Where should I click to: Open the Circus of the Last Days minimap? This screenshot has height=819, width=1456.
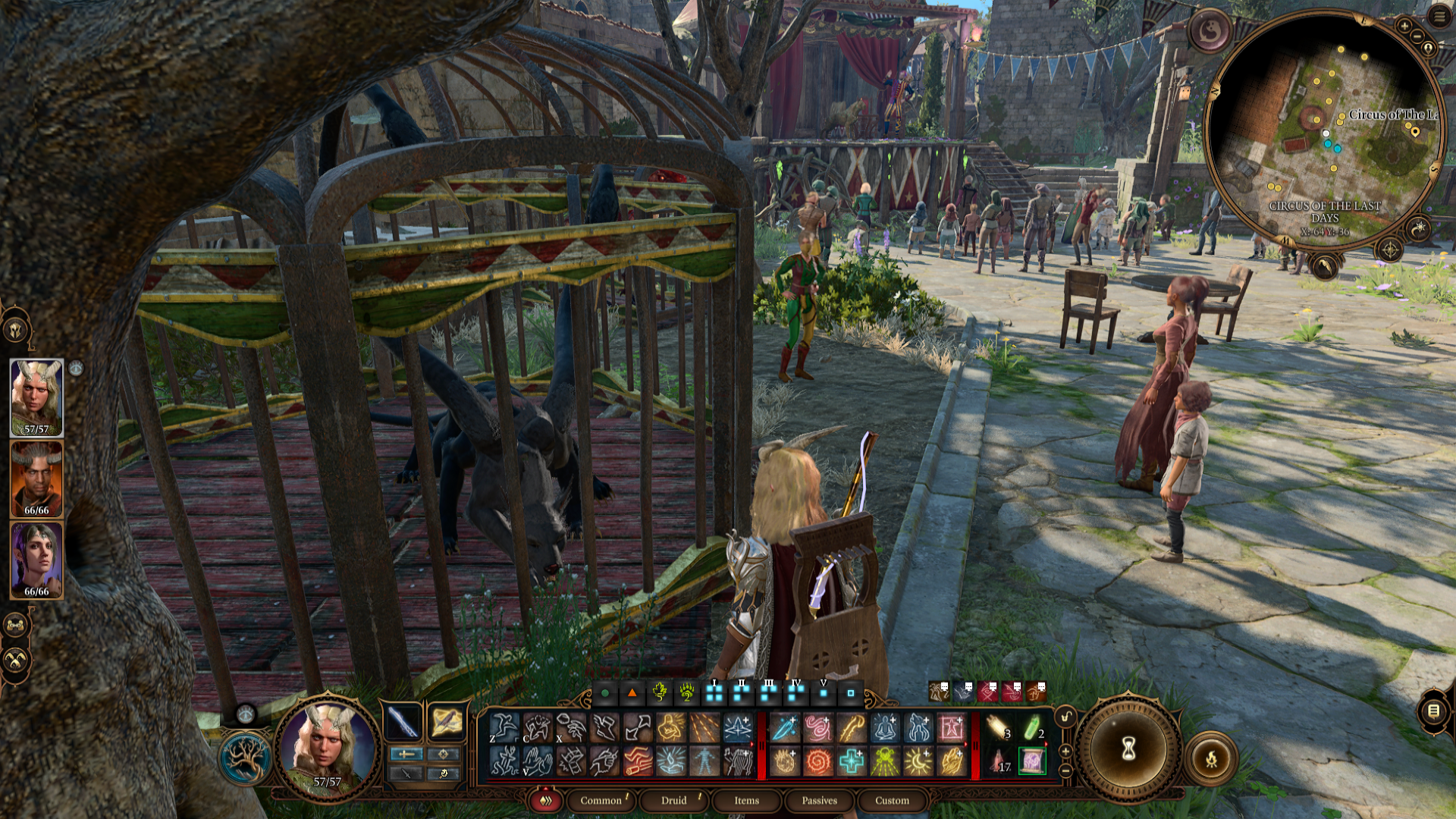coord(1325,130)
